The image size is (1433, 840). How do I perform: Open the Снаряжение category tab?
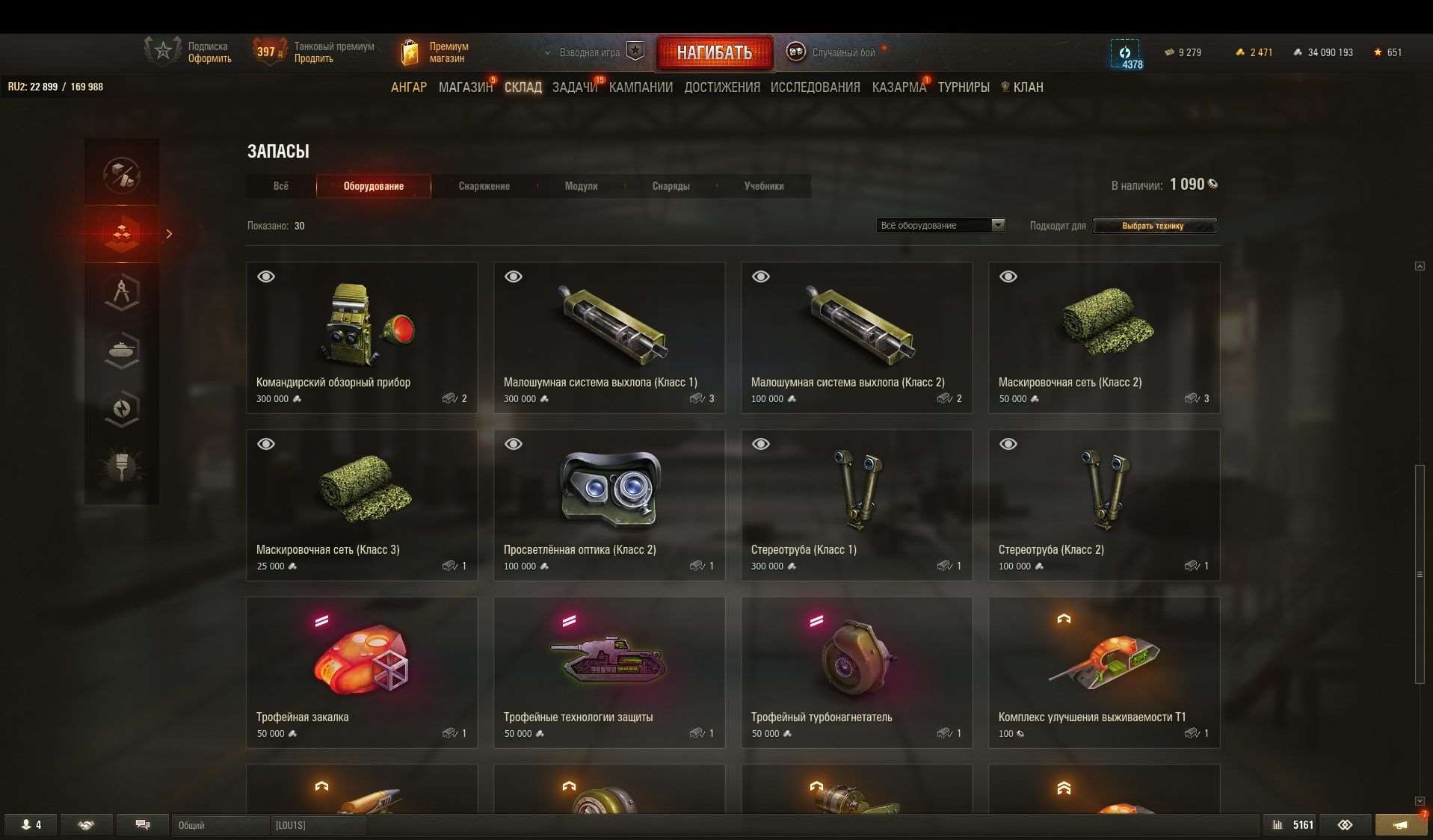[484, 186]
